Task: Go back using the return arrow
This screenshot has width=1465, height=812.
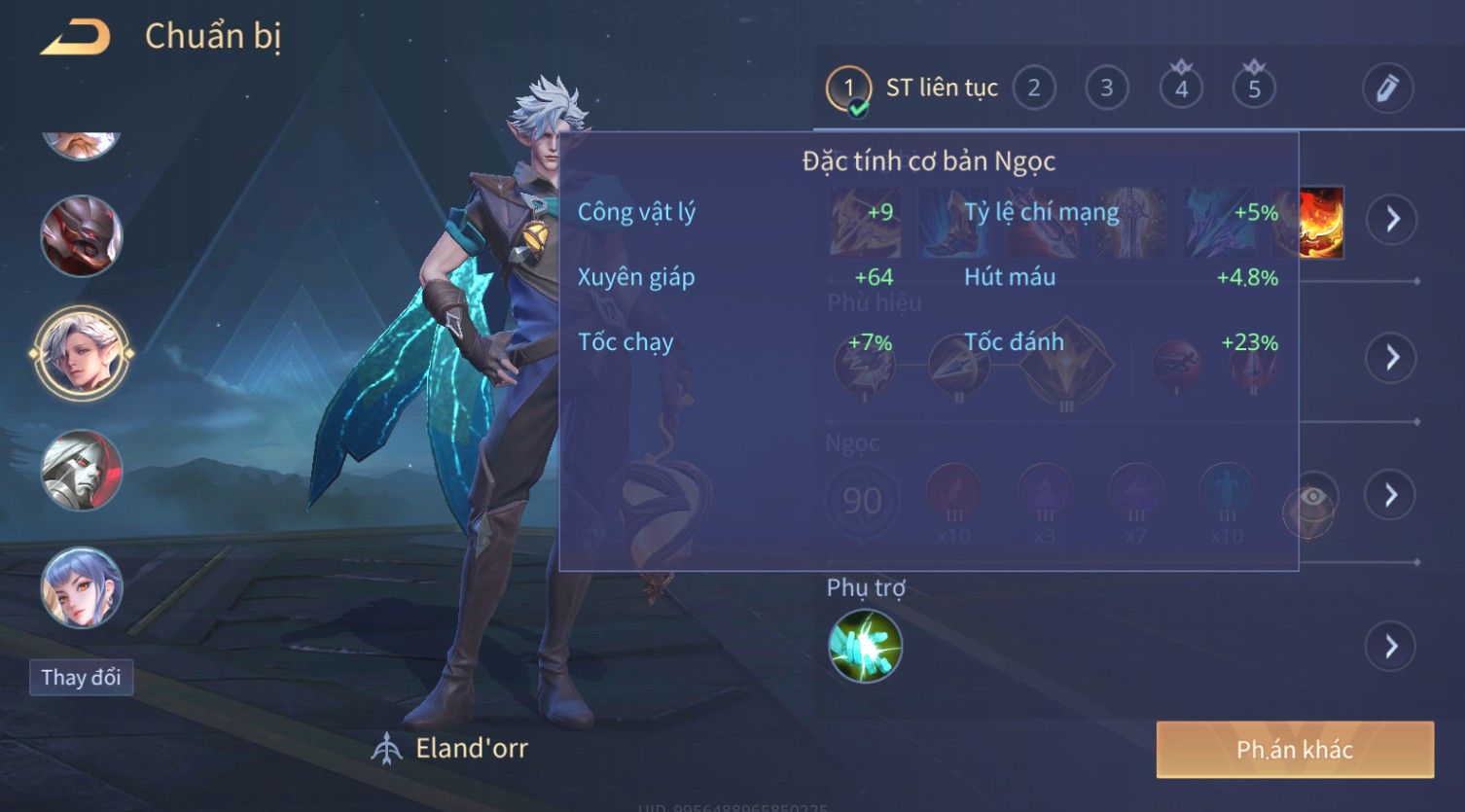Action: 74,37
